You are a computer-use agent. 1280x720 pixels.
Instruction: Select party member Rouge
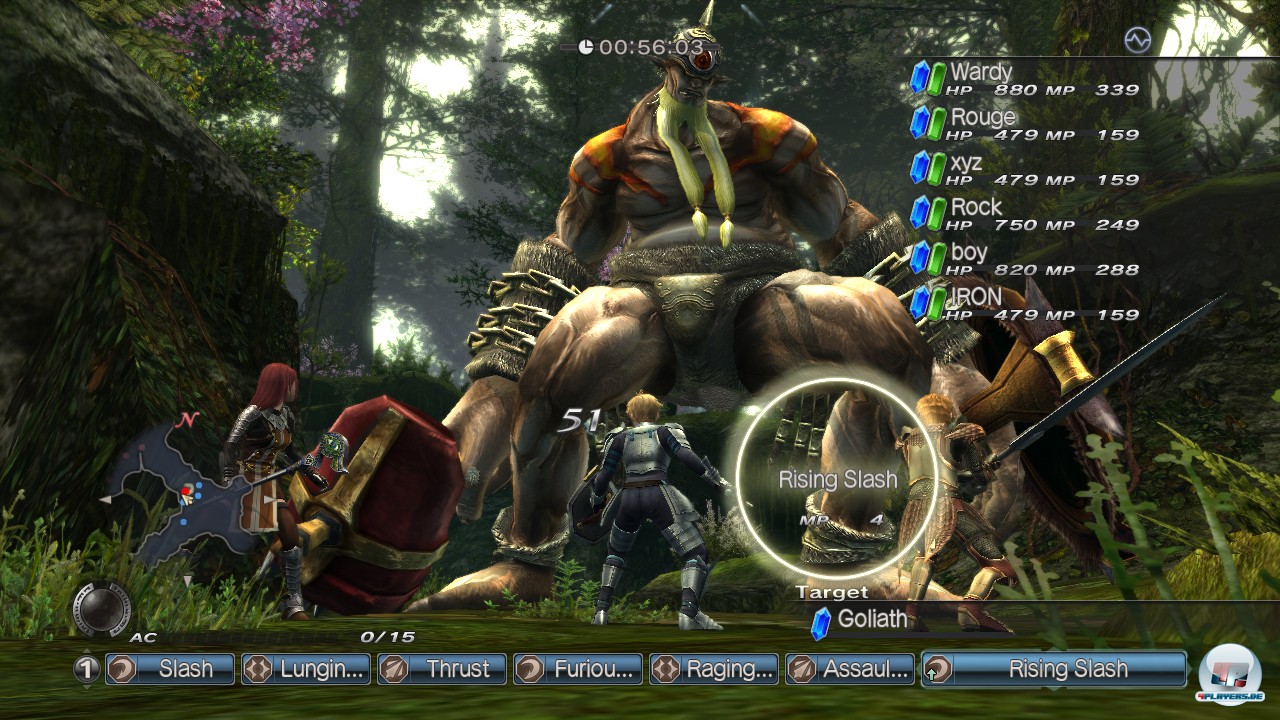1025,124
